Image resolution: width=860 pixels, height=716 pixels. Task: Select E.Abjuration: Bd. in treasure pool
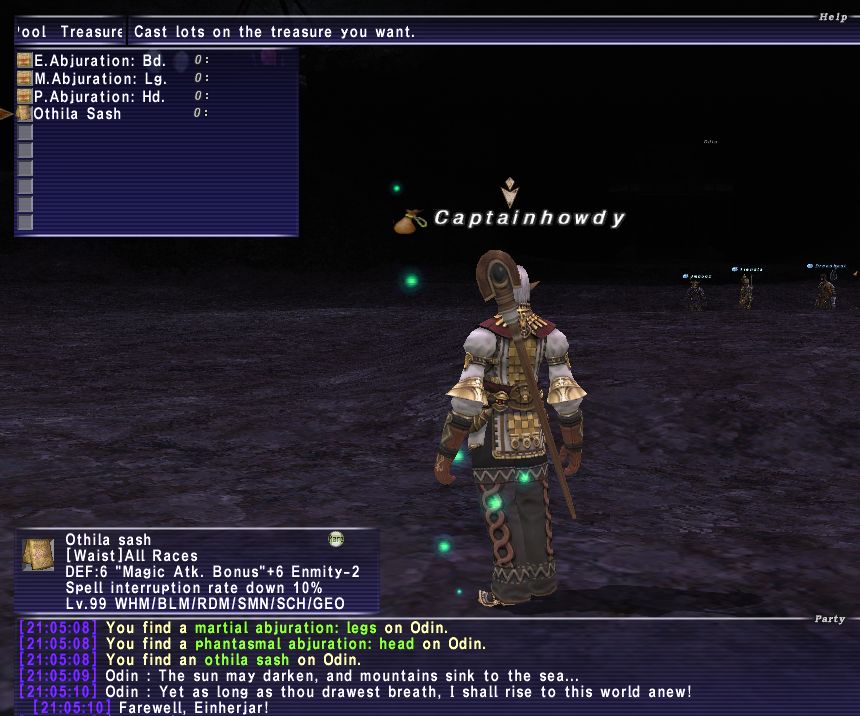98,60
